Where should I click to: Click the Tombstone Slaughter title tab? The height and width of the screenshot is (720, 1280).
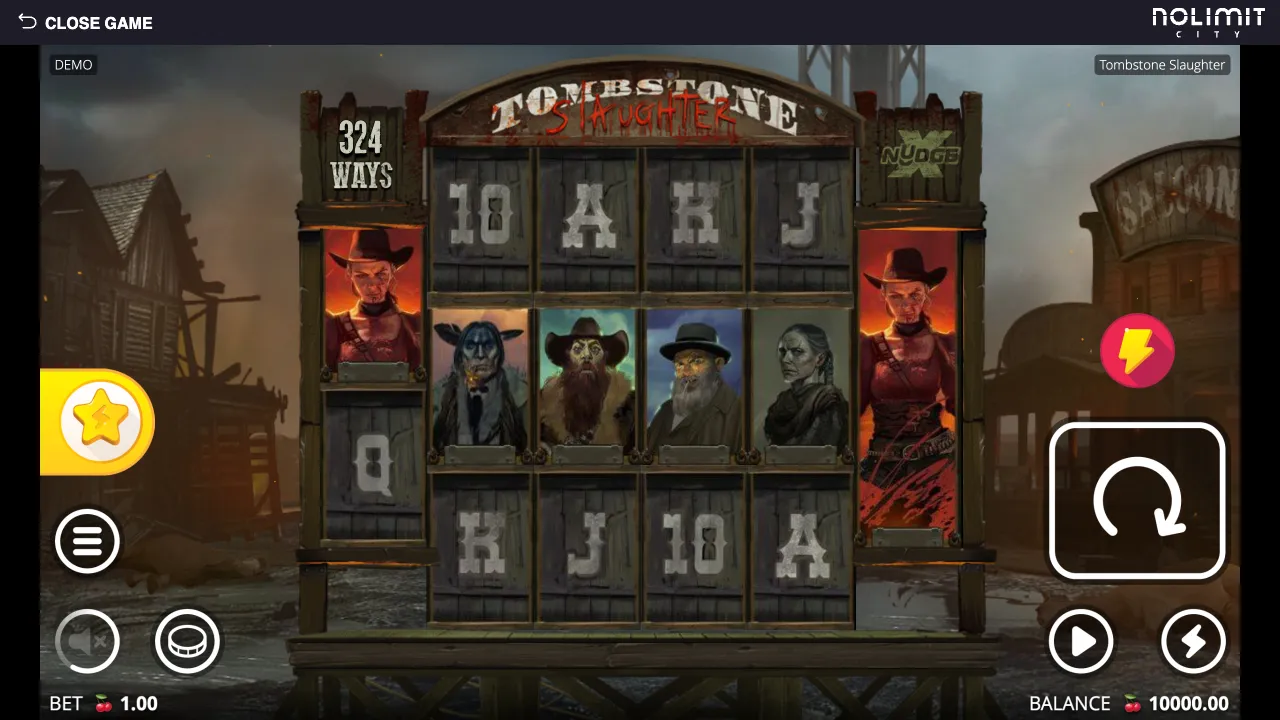pyautogui.click(x=1162, y=64)
